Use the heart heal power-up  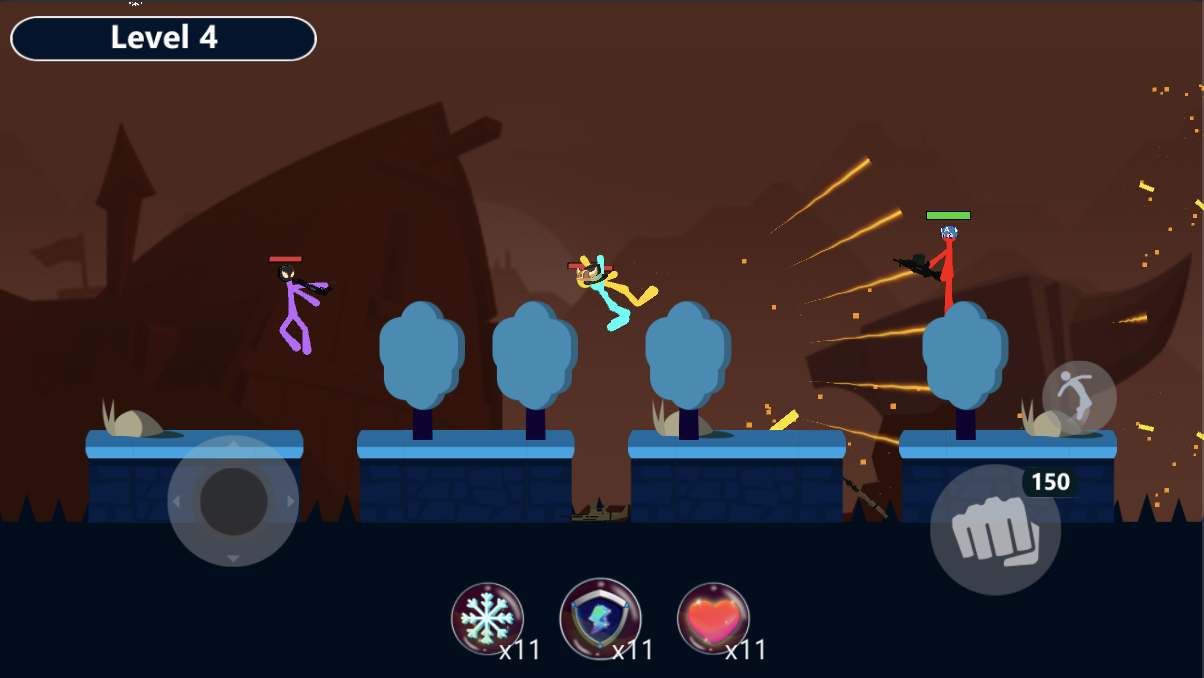(713, 619)
